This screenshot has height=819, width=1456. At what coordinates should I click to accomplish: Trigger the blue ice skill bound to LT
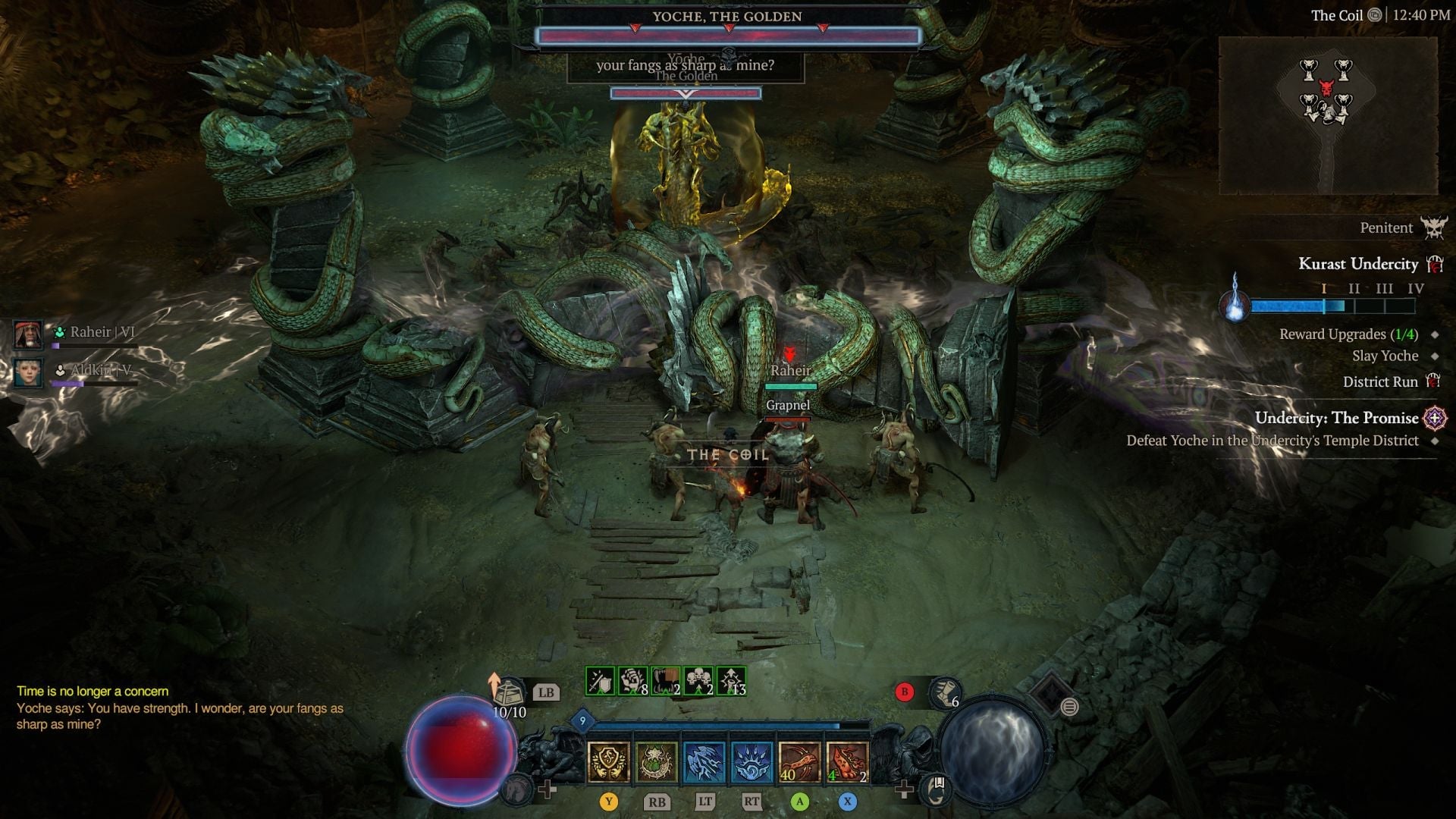(x=705, y=762)
